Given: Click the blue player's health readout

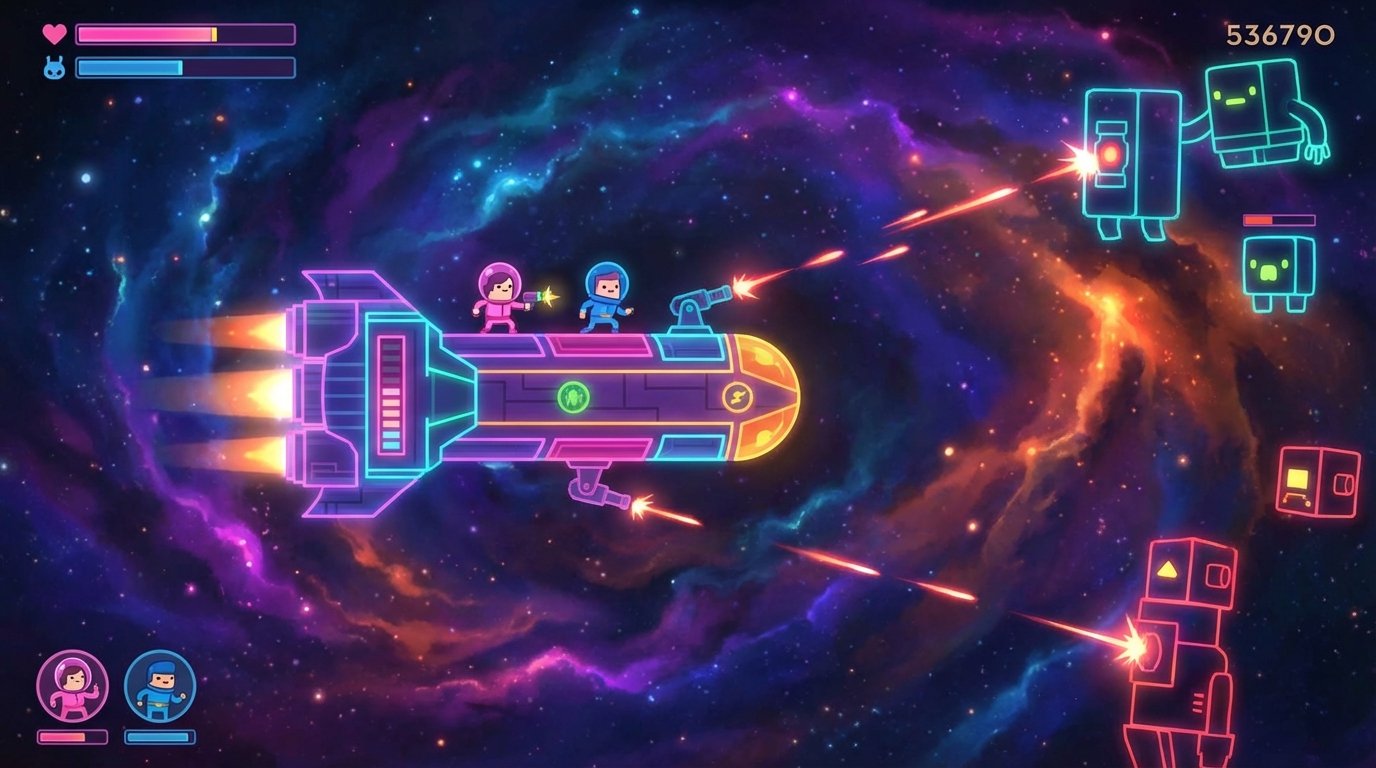Looking at the screenshot, I should tap(160, 737).
